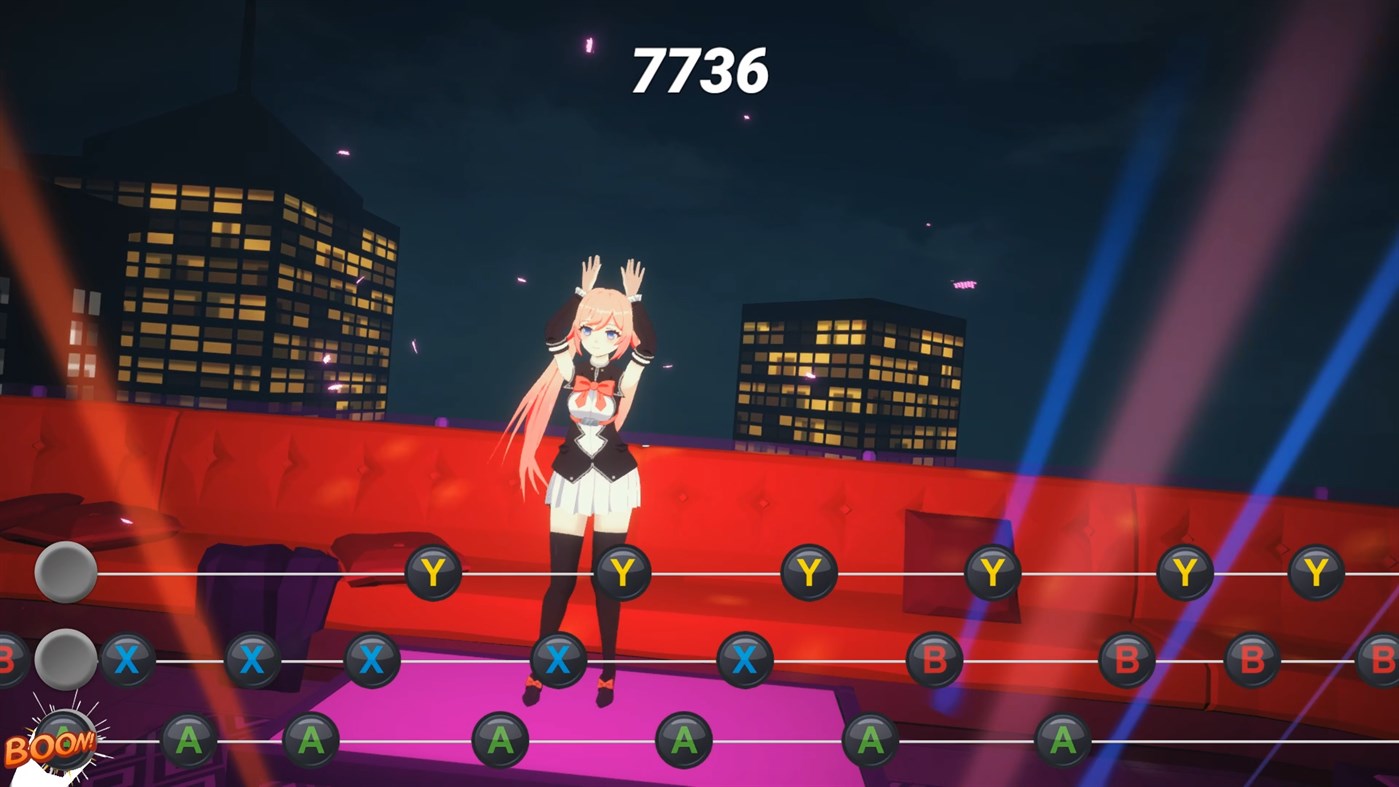Select the dancing character on stage
Screen dimensions: 1399x787
pyautogui.click(x=595, y=420)
